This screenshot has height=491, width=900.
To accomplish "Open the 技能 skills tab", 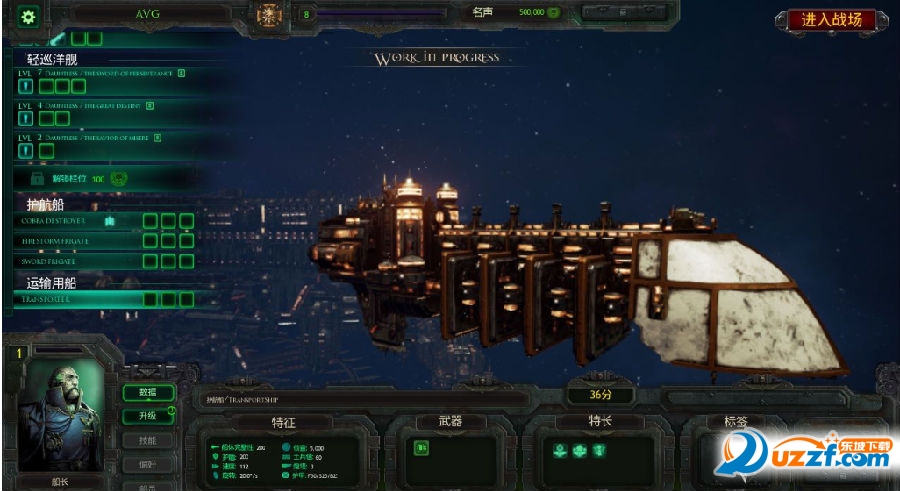I will coord(146,440).
